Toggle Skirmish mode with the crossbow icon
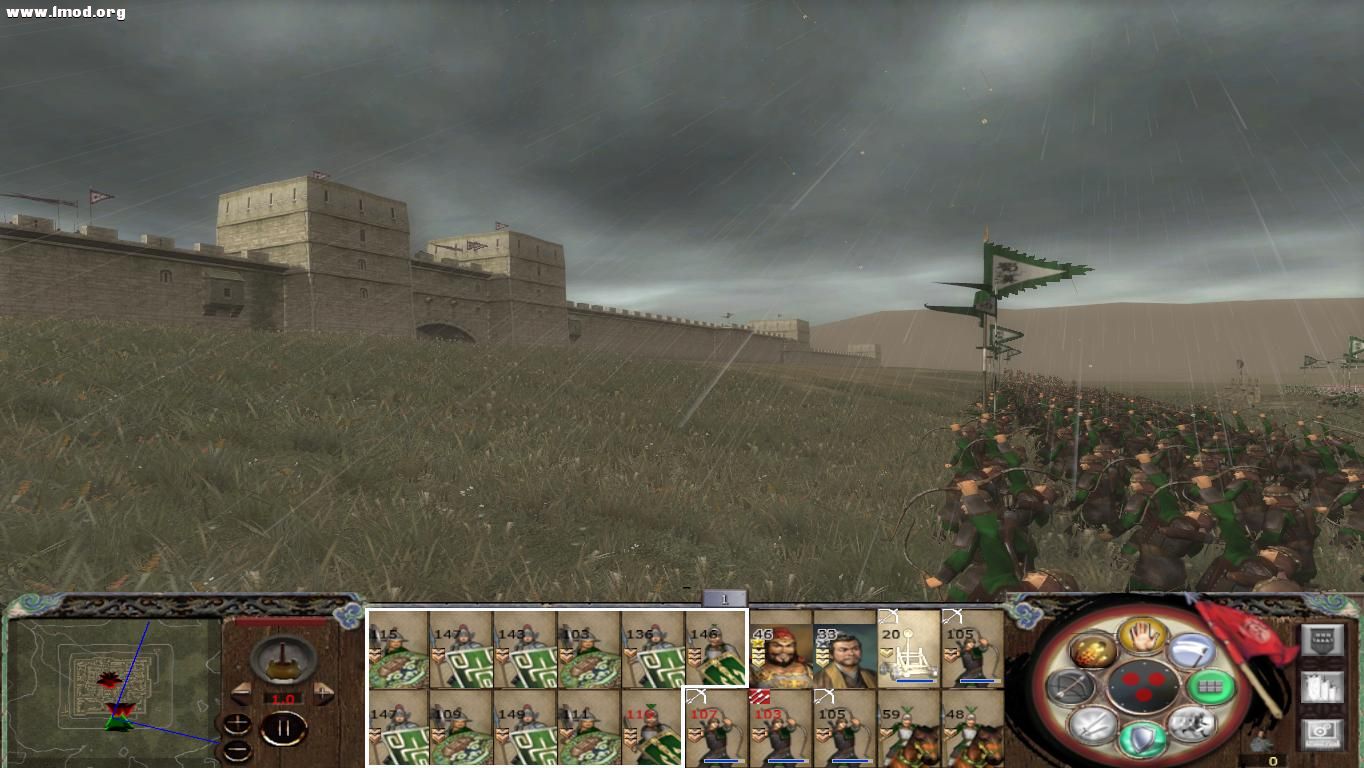Screen dimensions: 1364x768 tap(1070, 687)
